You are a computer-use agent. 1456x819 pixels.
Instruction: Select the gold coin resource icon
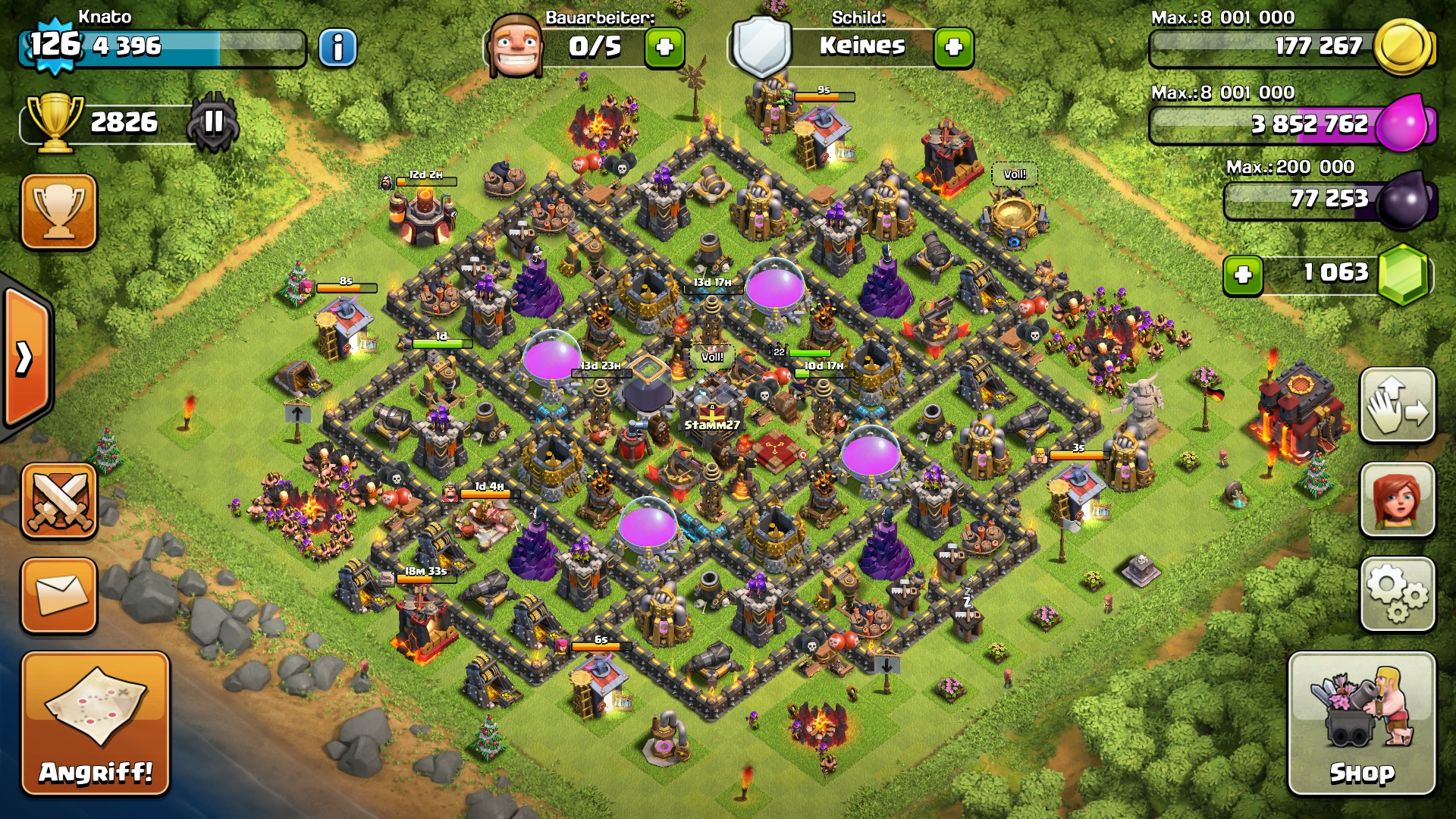[x=1403, y=47]
